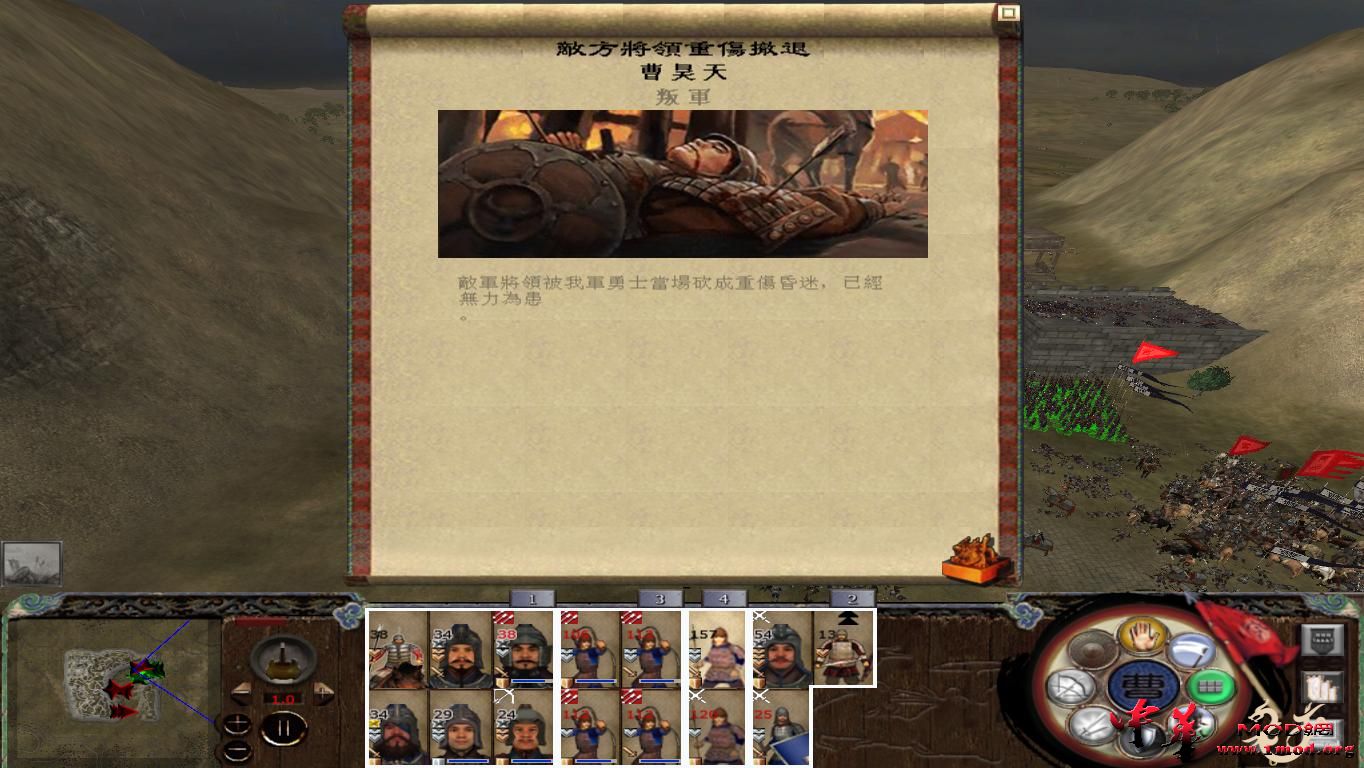This screenshot has width=1364, height=768.
Task: Click the gong rally icon on the radial menu
Action: pos(1092,648)
